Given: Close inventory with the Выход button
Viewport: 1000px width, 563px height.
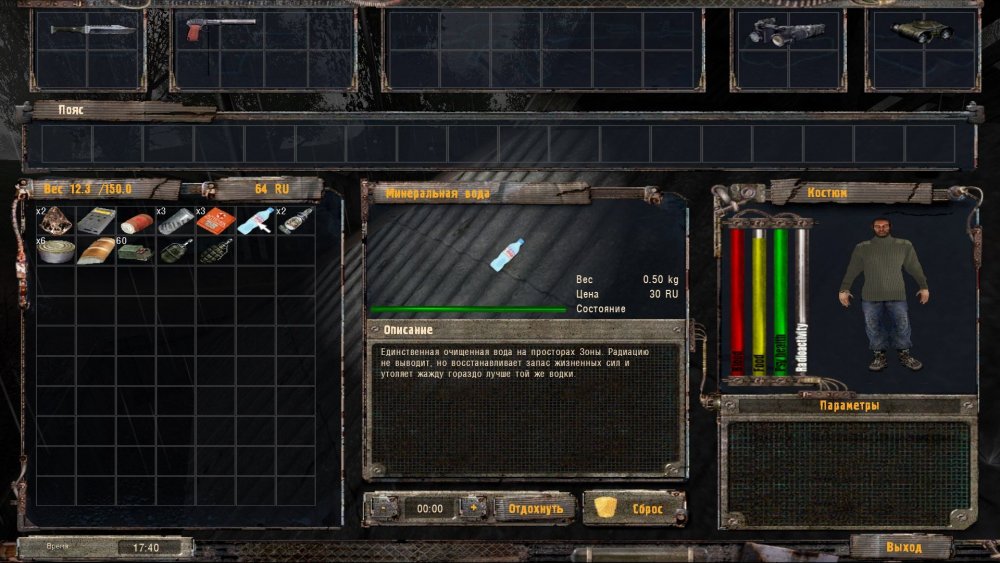Looking at the screenshot, I should [x=903, y=547].
